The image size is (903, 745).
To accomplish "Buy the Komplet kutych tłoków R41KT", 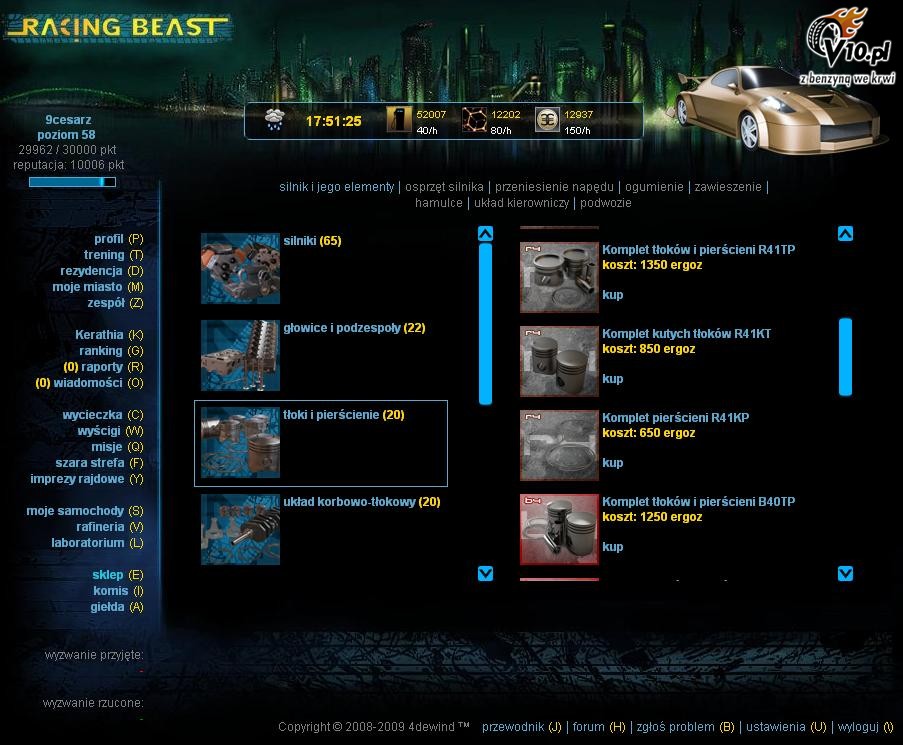I will pos(612,379).
